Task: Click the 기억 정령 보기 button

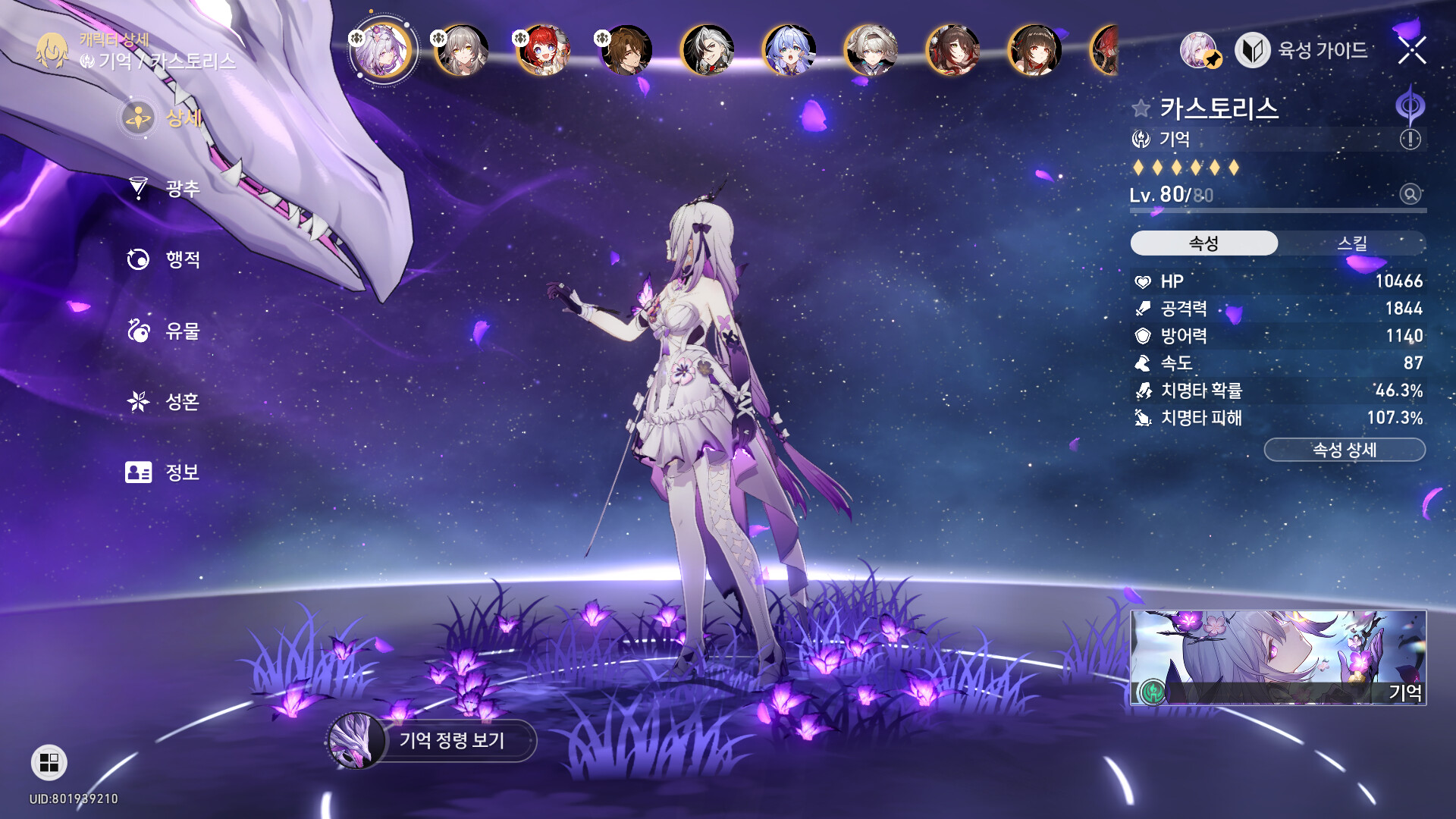Action: click(450, 740)
